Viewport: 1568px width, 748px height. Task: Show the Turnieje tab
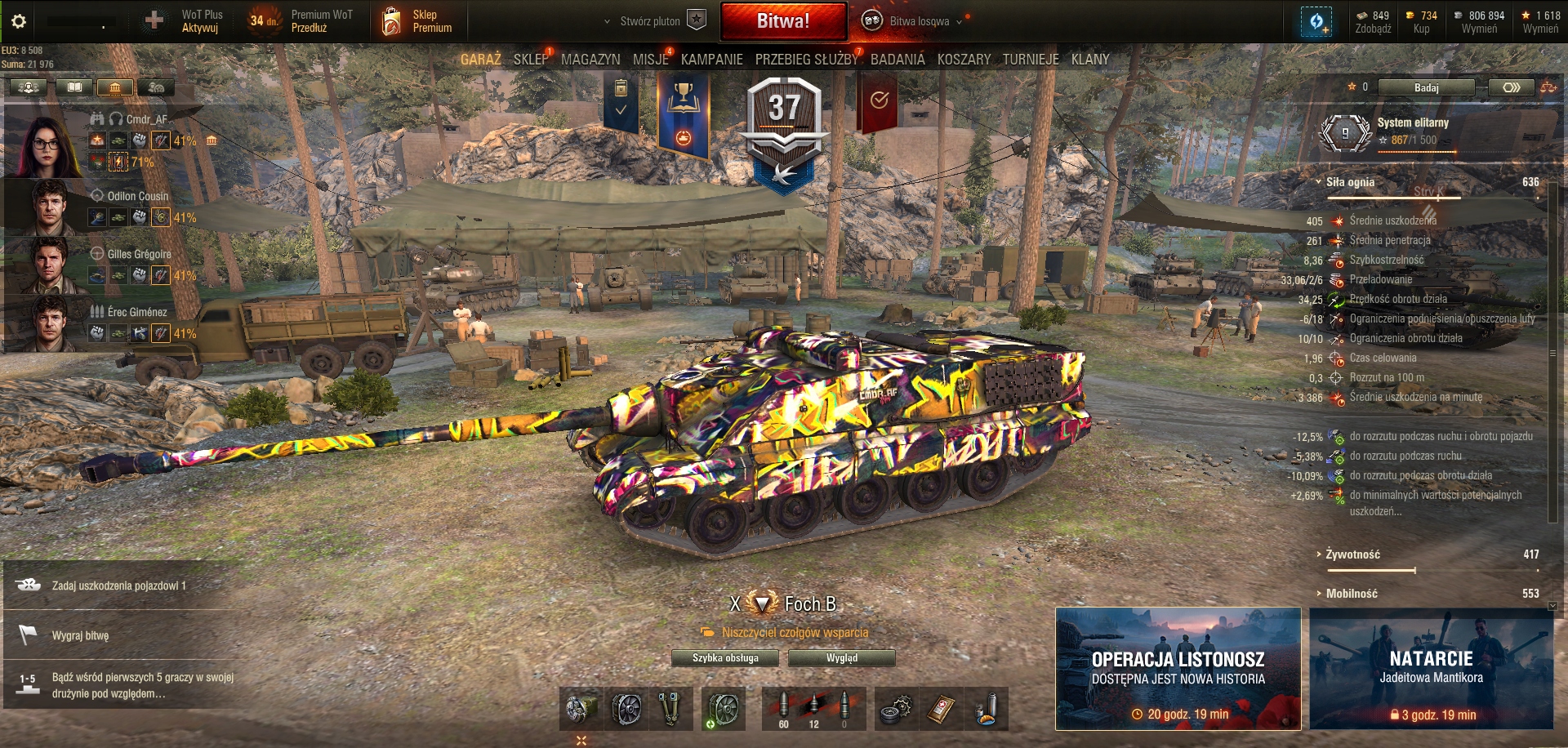(1031, 60)
